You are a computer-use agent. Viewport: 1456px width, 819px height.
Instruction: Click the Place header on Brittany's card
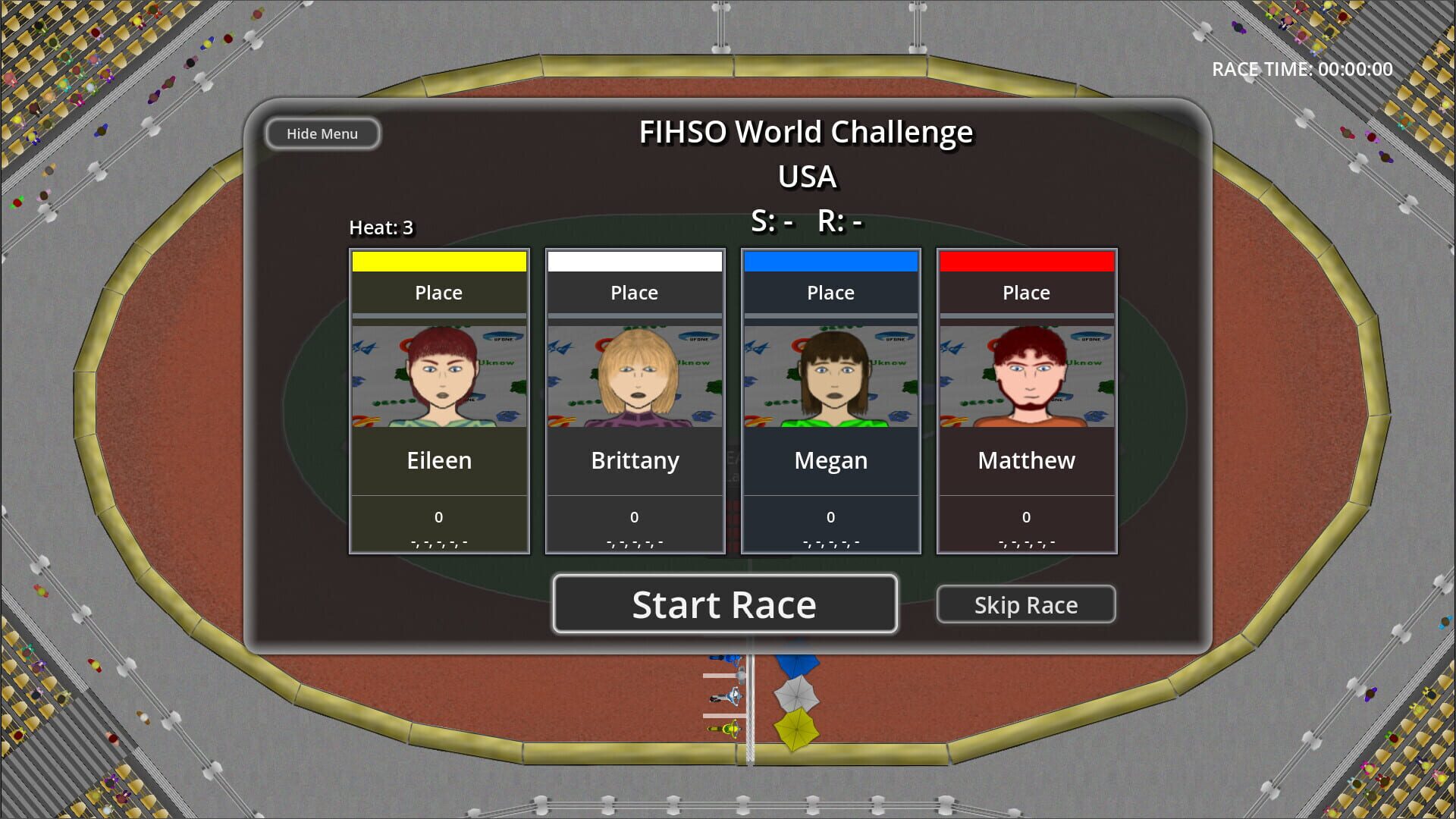point(635,292)
